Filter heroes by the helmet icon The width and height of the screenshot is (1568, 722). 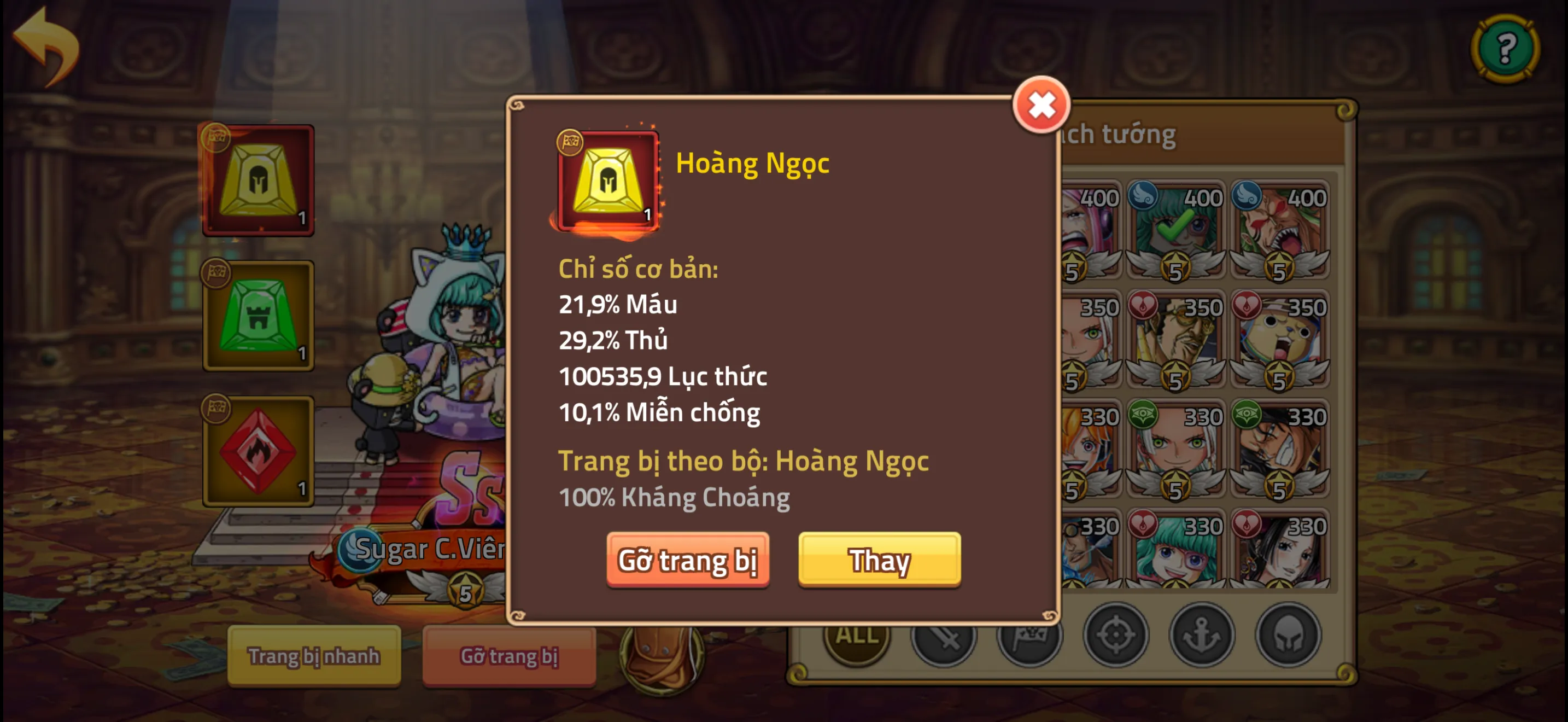pos(1288,636)
